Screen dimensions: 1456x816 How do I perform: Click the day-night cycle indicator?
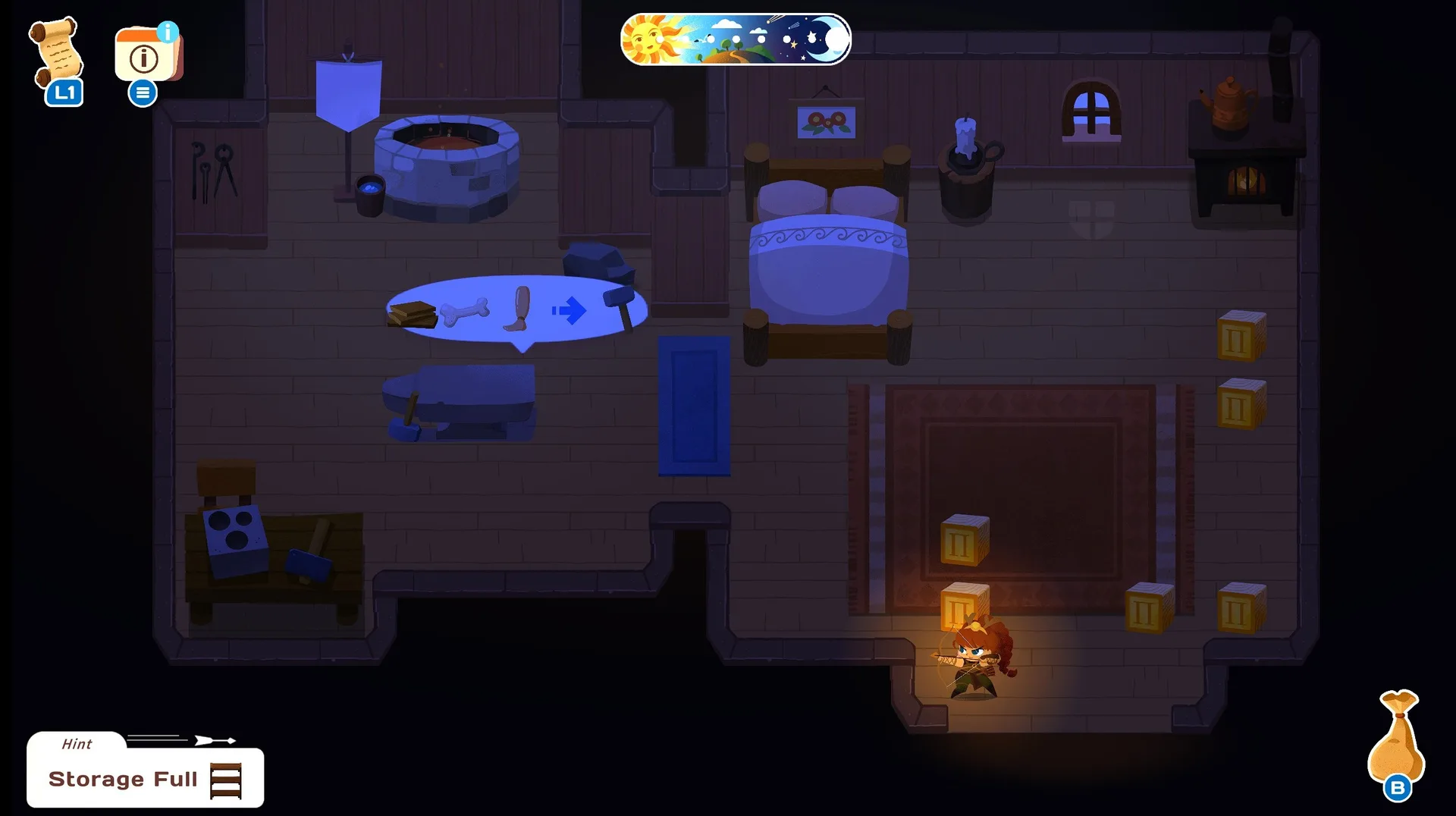[x=735, y=39]
